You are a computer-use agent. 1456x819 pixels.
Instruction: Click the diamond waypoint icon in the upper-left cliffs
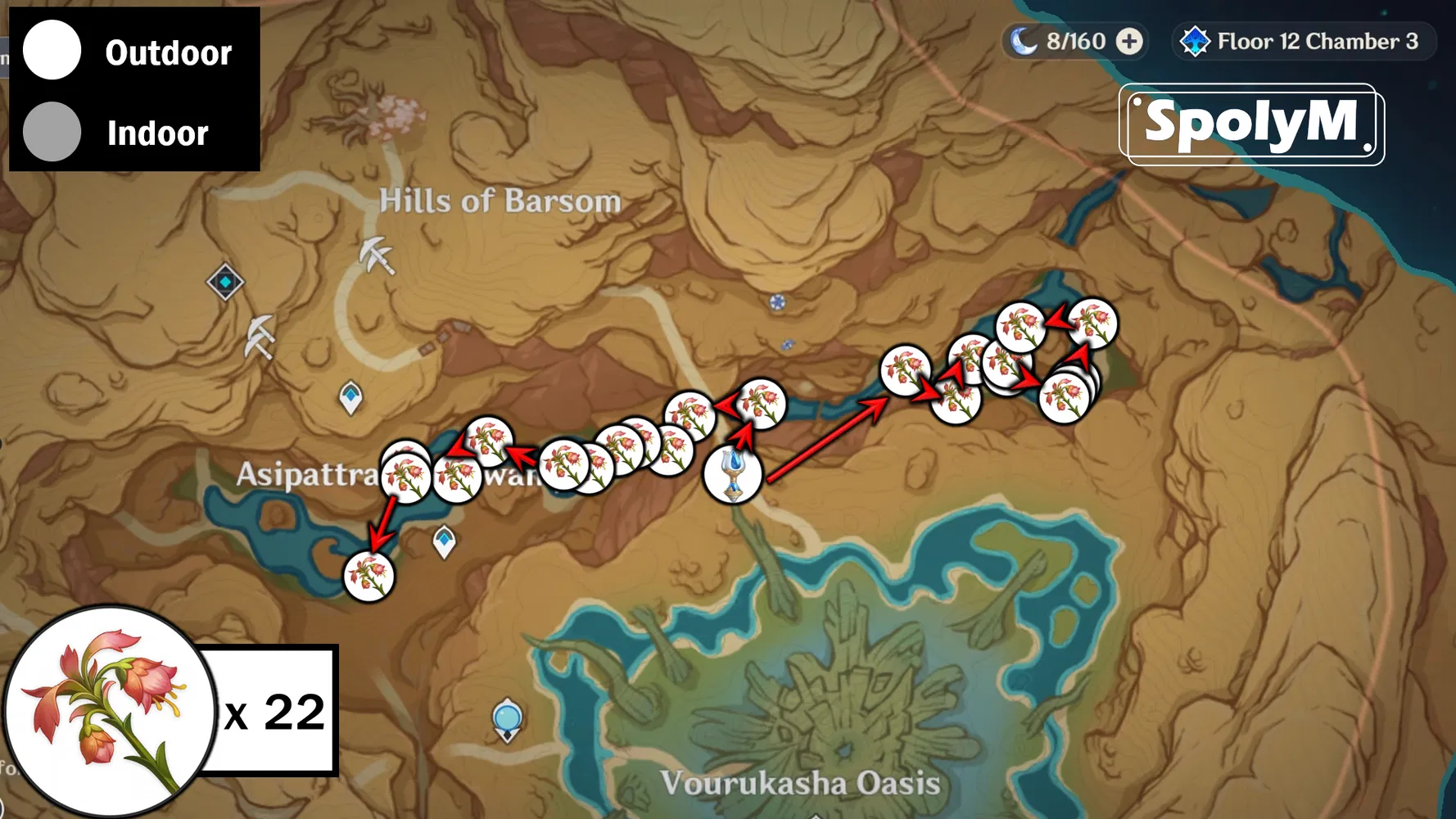click(225, 282)
